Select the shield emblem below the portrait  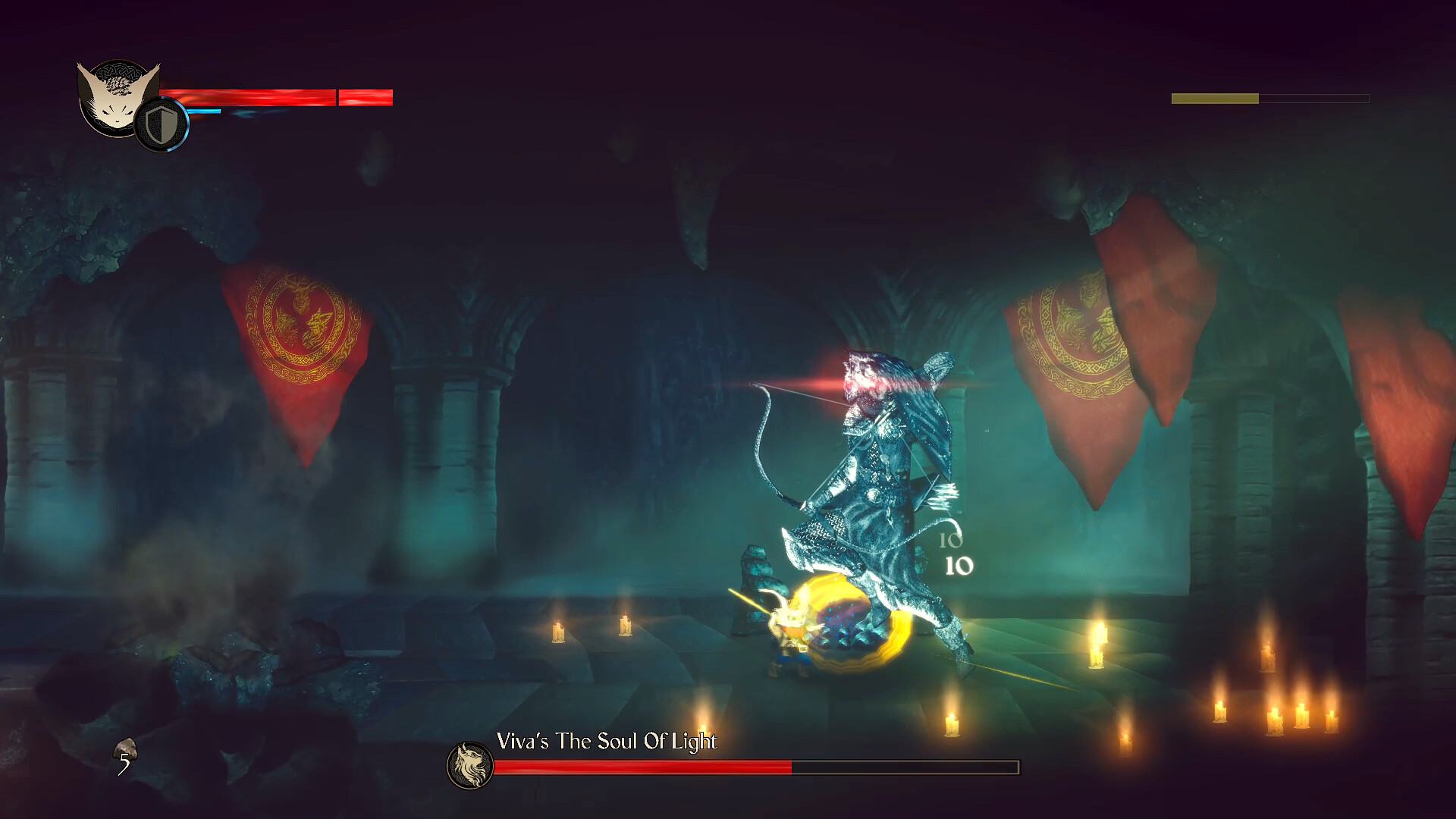click(161, 122)
